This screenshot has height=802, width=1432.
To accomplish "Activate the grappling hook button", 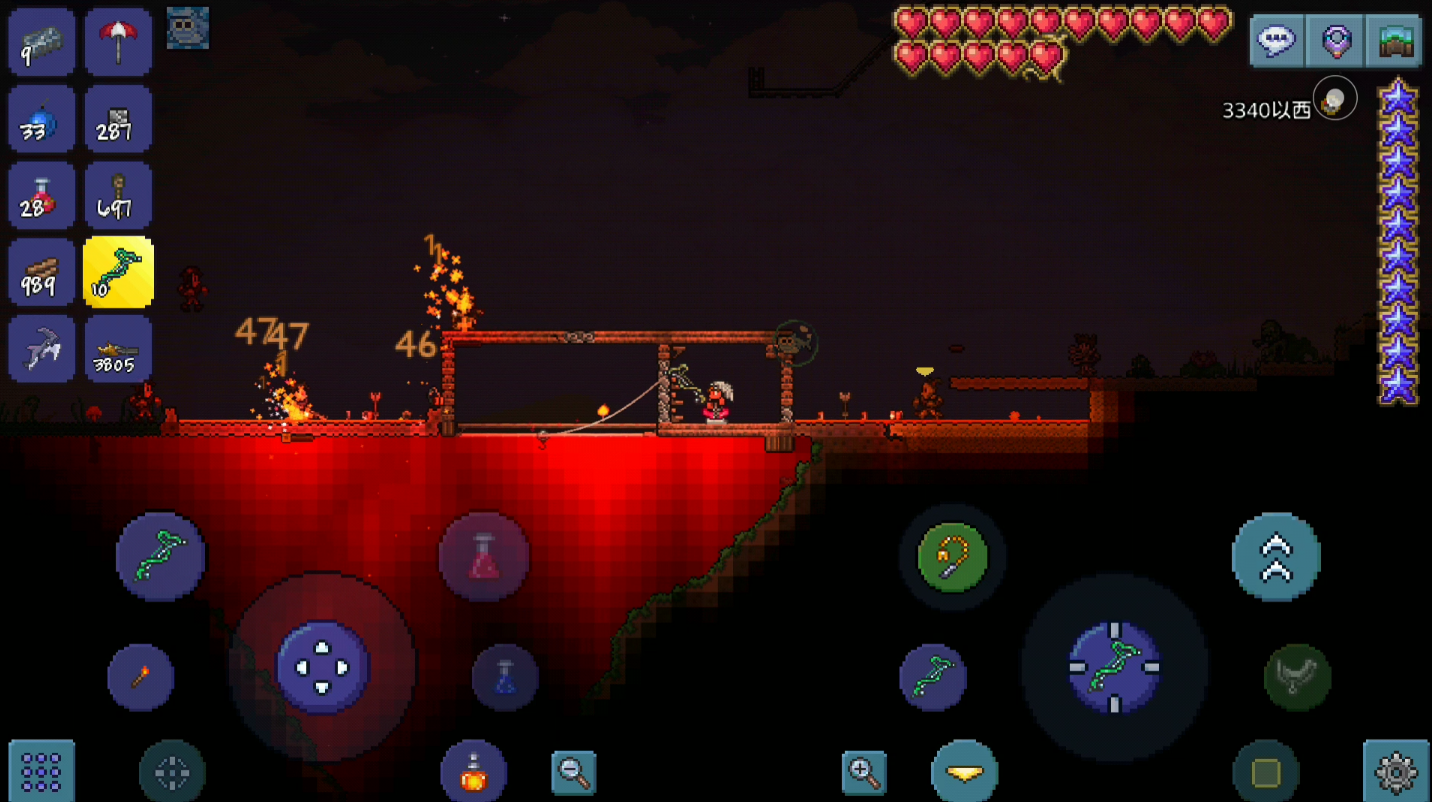I will tap(952, 556).
